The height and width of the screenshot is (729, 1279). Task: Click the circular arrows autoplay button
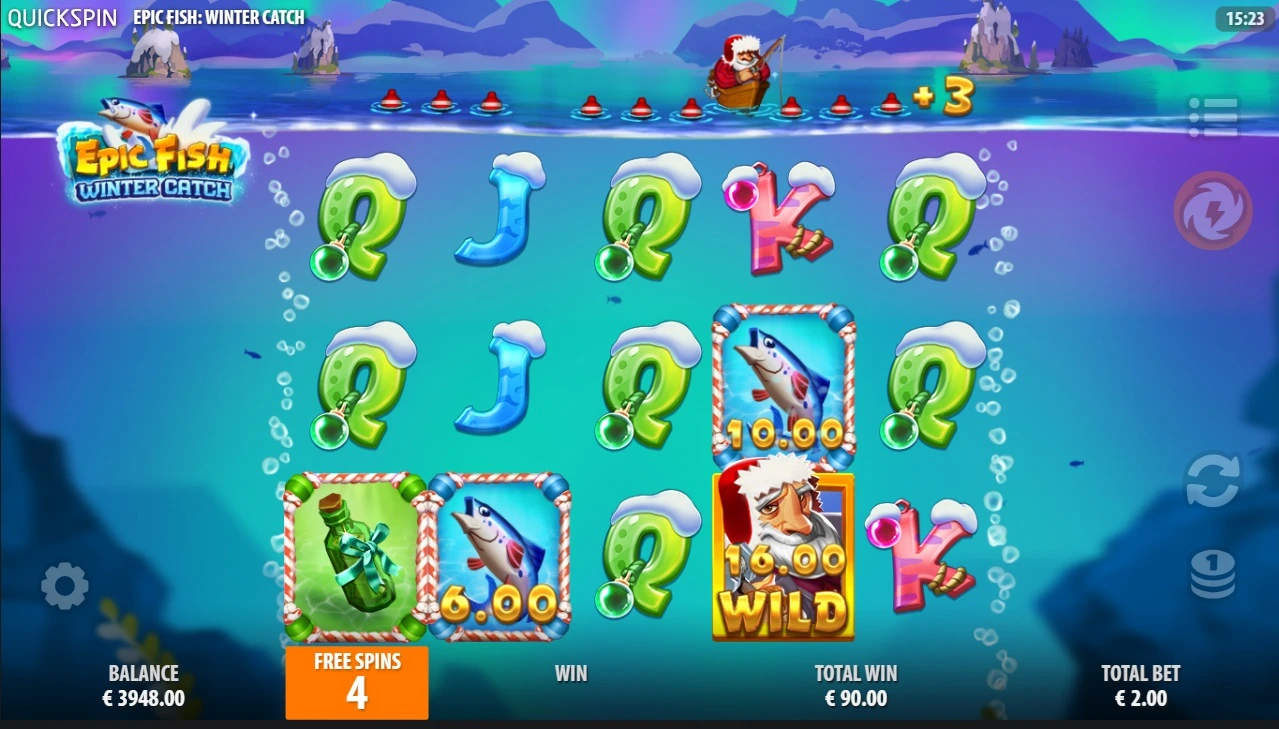click(x=1212, y=482)
